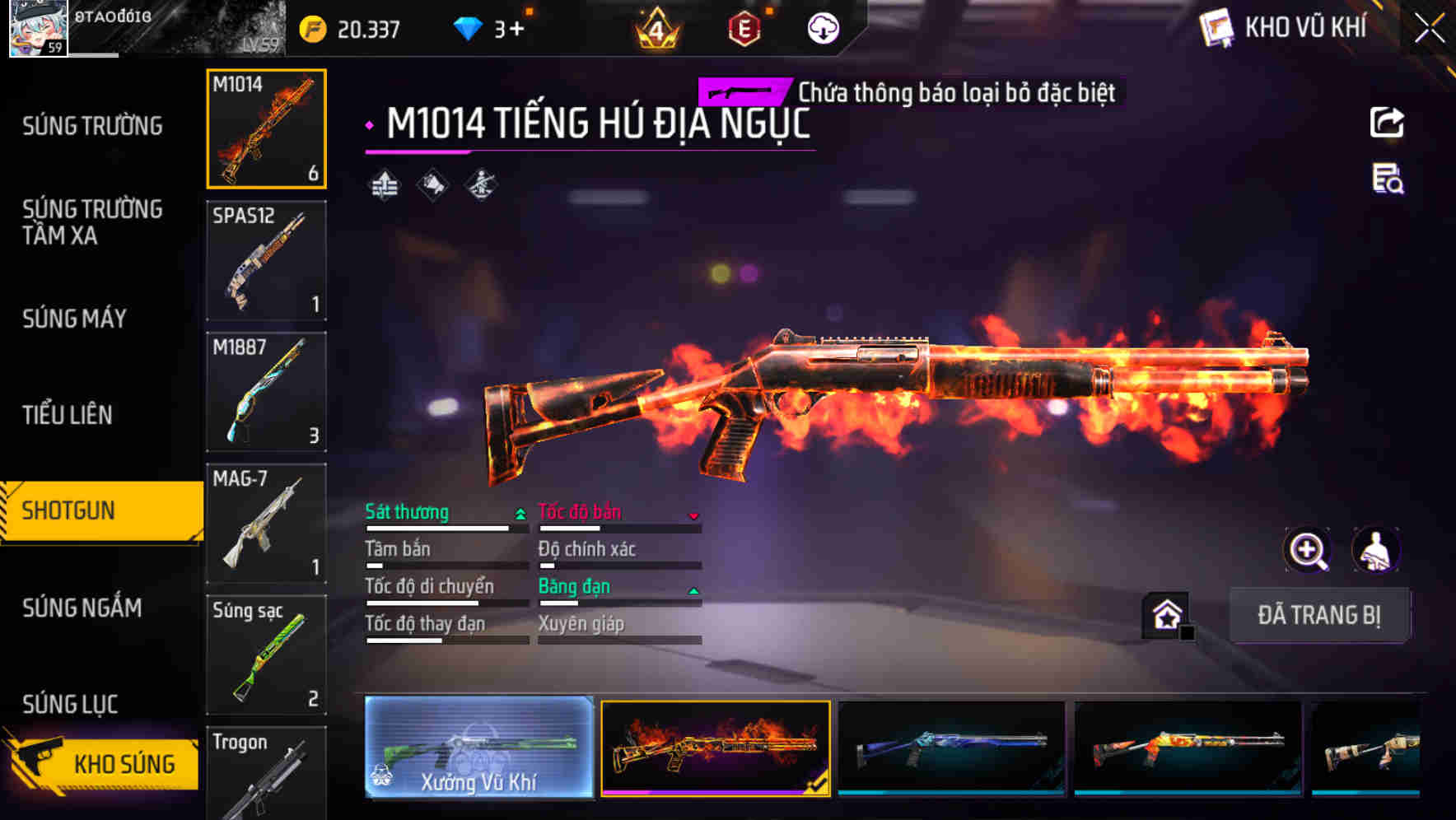Select the blue shotgun skin in the bottom row
The width and height of the screenshot is (1456, 820).
[x=951, y=749]
